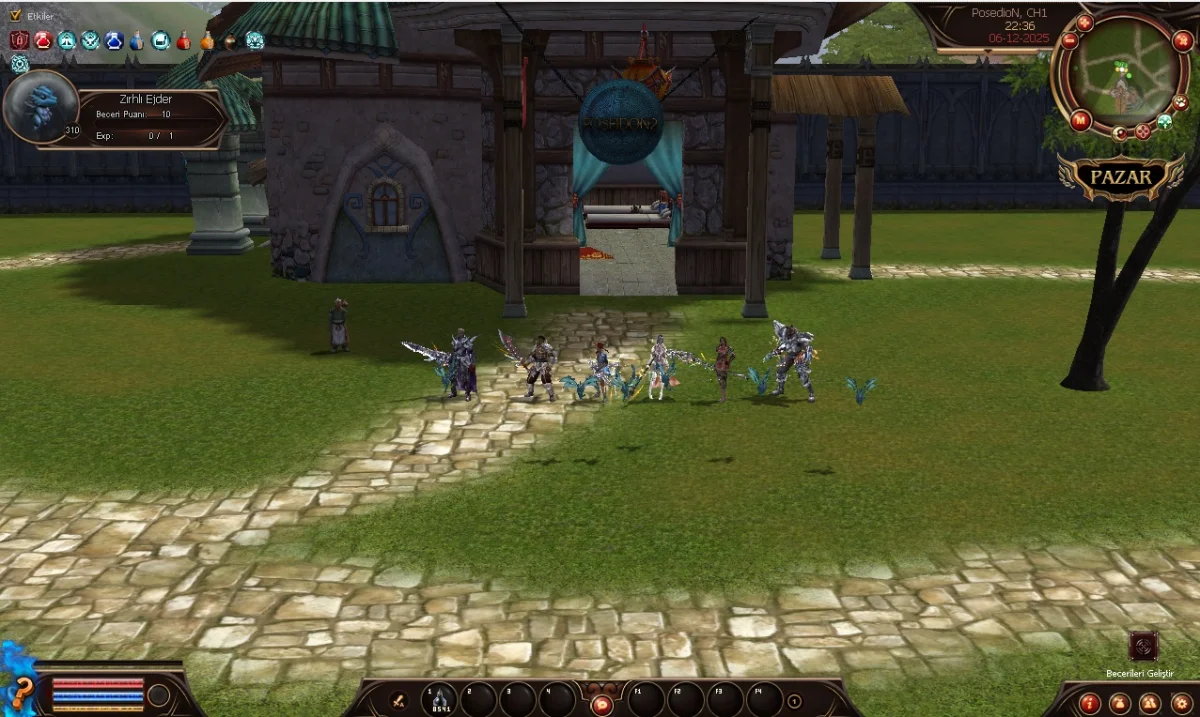Click the orange potion effect icon
1200x717 pixels.
tap(207, 41)
